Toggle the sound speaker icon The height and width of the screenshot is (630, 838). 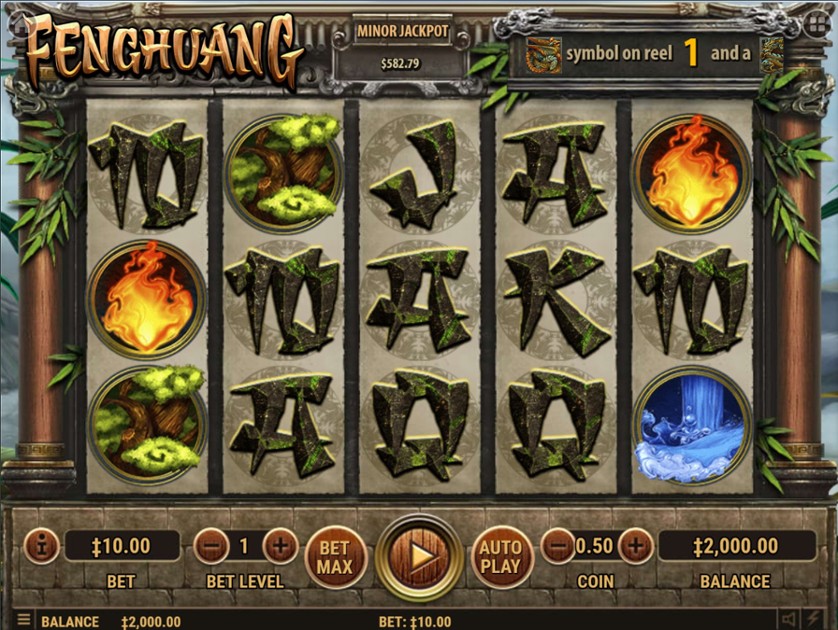coord(789,621)
